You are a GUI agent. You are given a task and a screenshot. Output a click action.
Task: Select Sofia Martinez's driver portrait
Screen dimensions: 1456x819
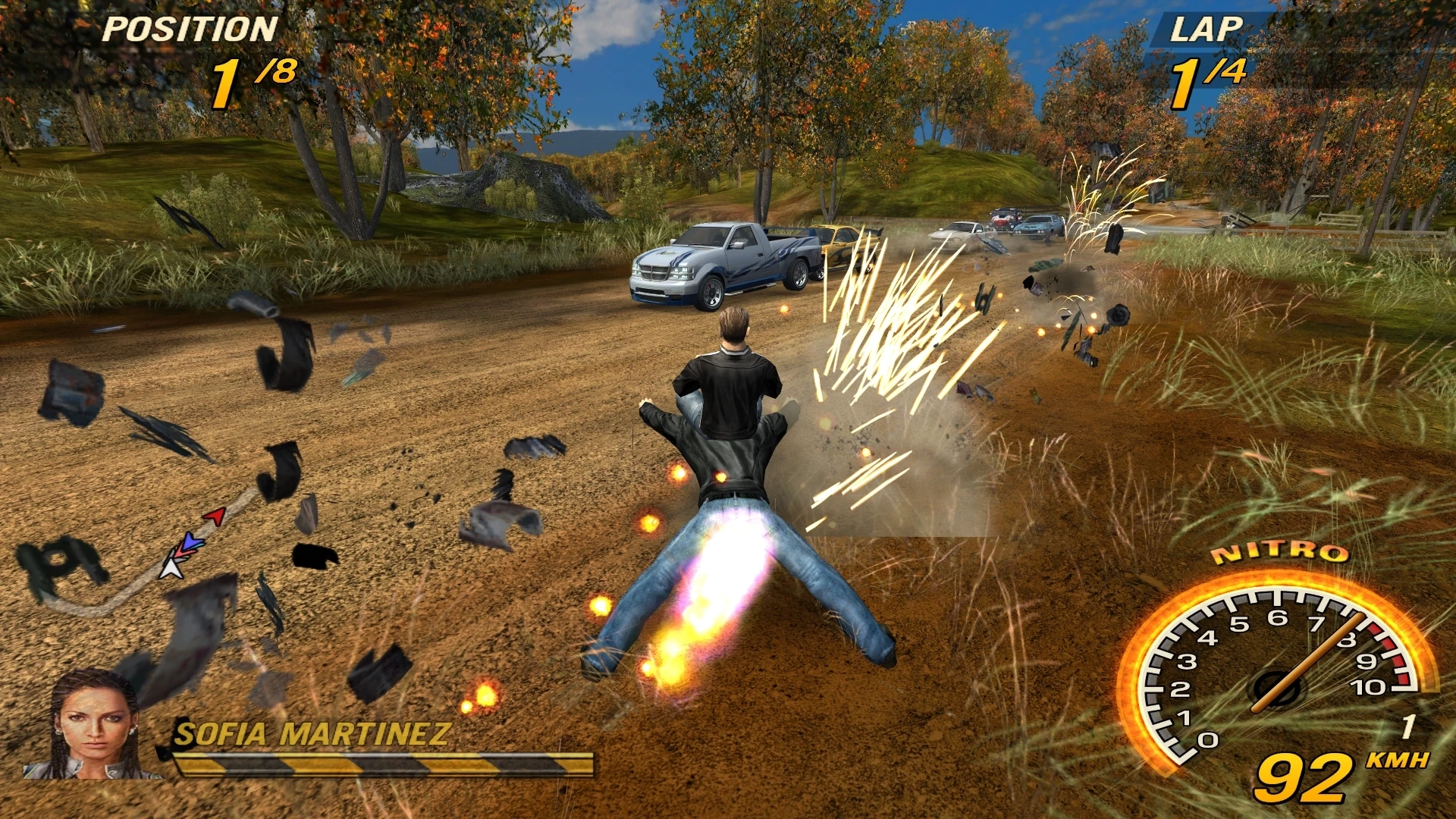coord(93,725)
